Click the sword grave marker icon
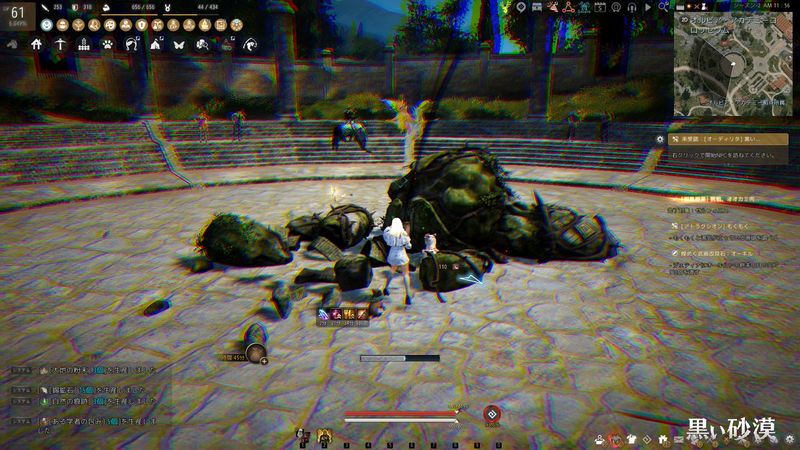 click(x=61, y=45)
